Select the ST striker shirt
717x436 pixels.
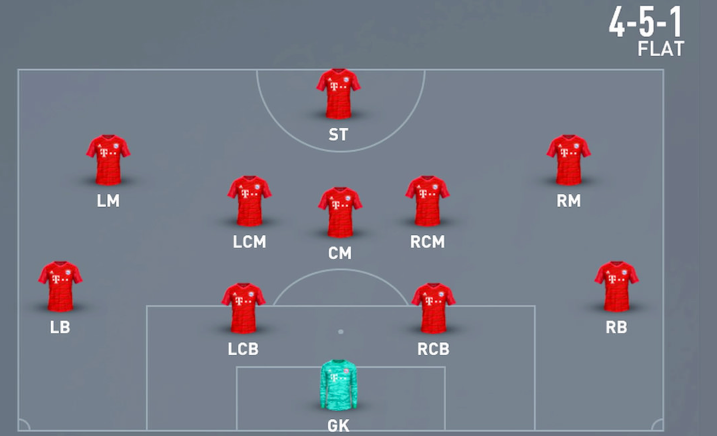[338, 94]
